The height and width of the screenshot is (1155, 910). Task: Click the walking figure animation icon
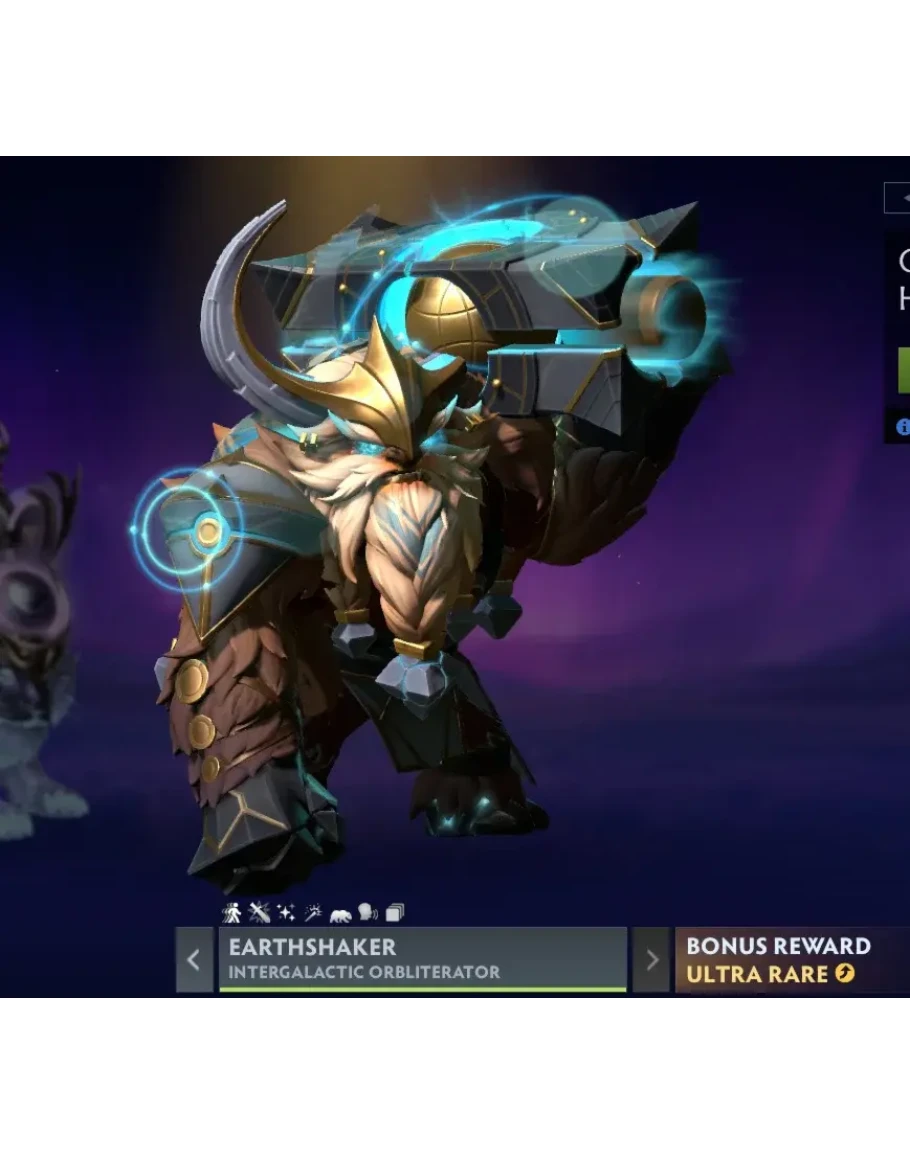click(x=232, y=912)
